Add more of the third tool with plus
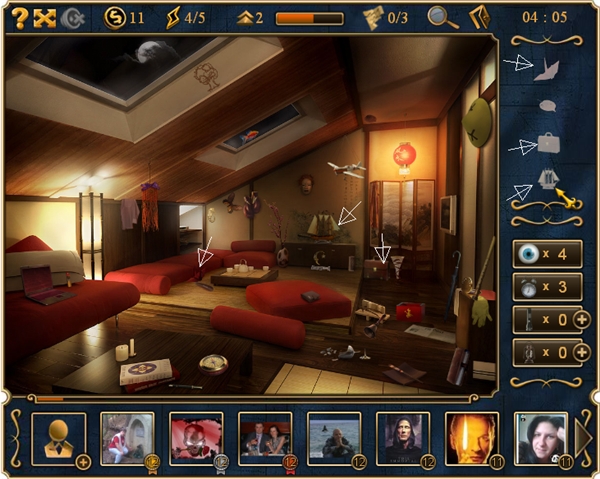The width and height of the screenshot is (600, 479). point(582,320)
